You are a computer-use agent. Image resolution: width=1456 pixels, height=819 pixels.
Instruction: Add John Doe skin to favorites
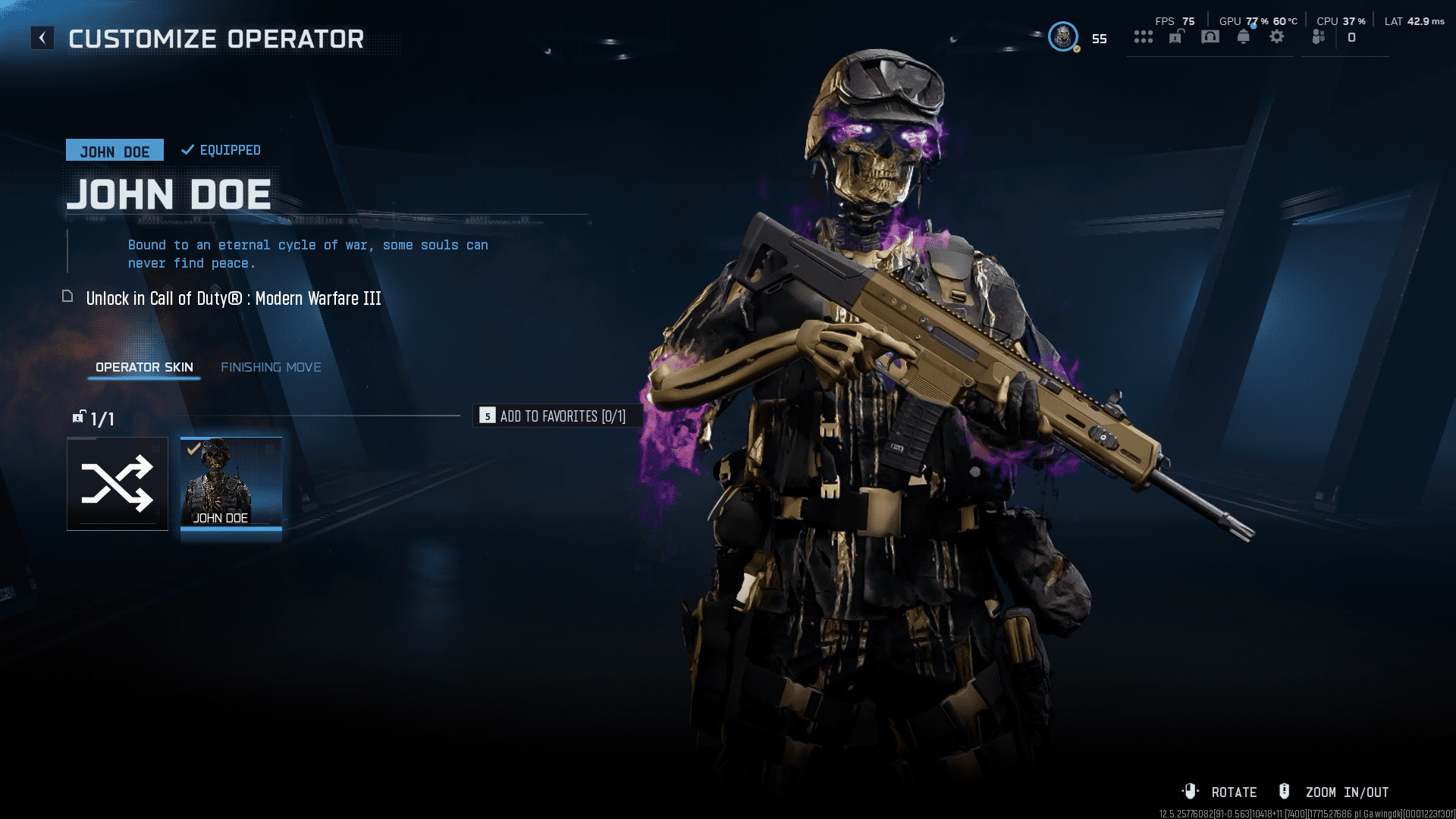558,416
